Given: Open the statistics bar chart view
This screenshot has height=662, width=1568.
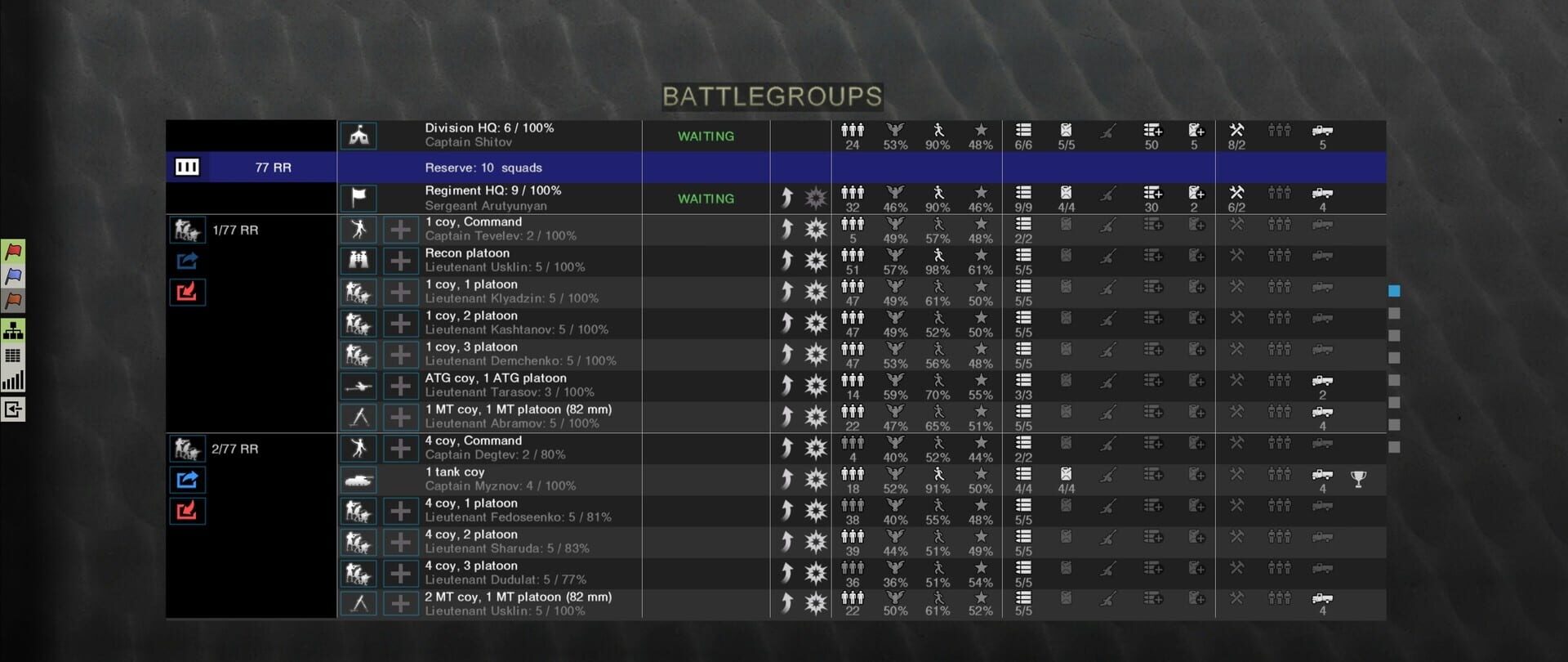Looking at the screenshot, I should pyautogui.click(x=14, y=378).
